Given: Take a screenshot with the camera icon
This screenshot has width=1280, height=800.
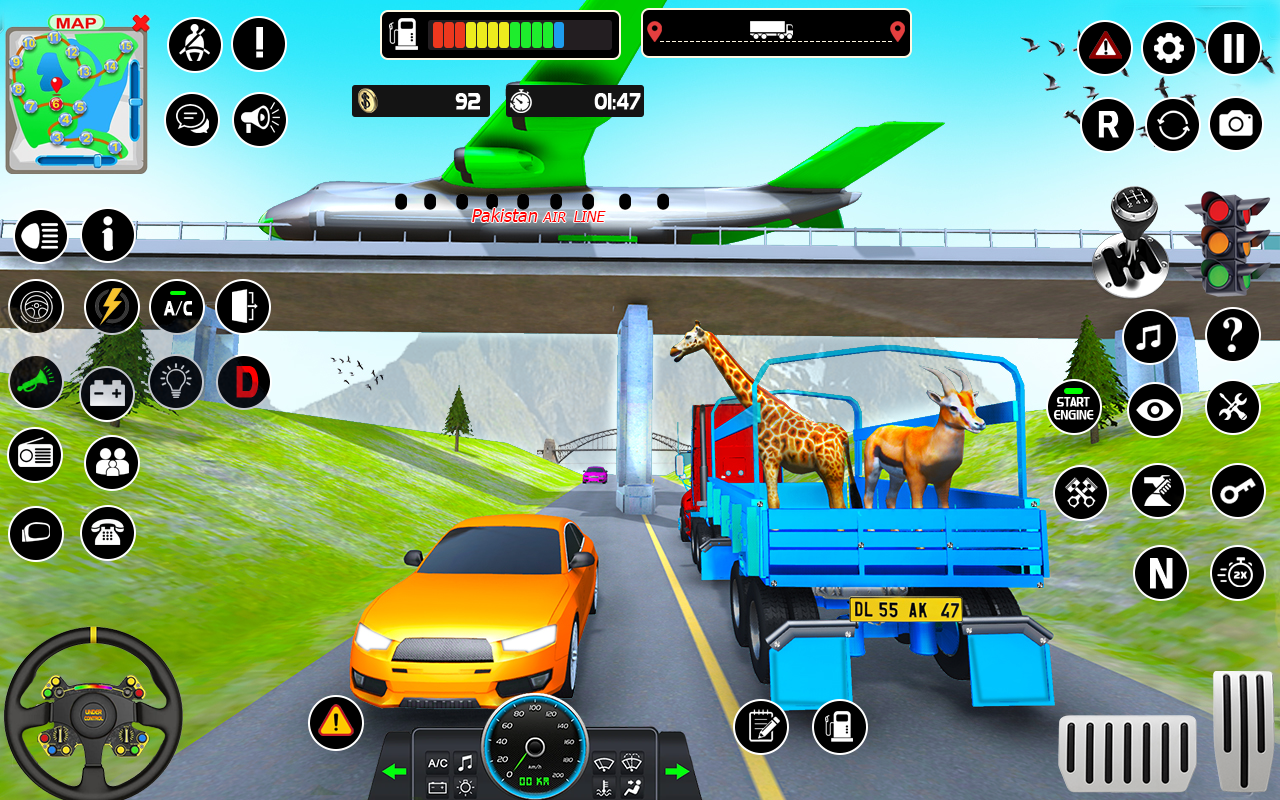Looking at the screenshot, I should 1236,124.
